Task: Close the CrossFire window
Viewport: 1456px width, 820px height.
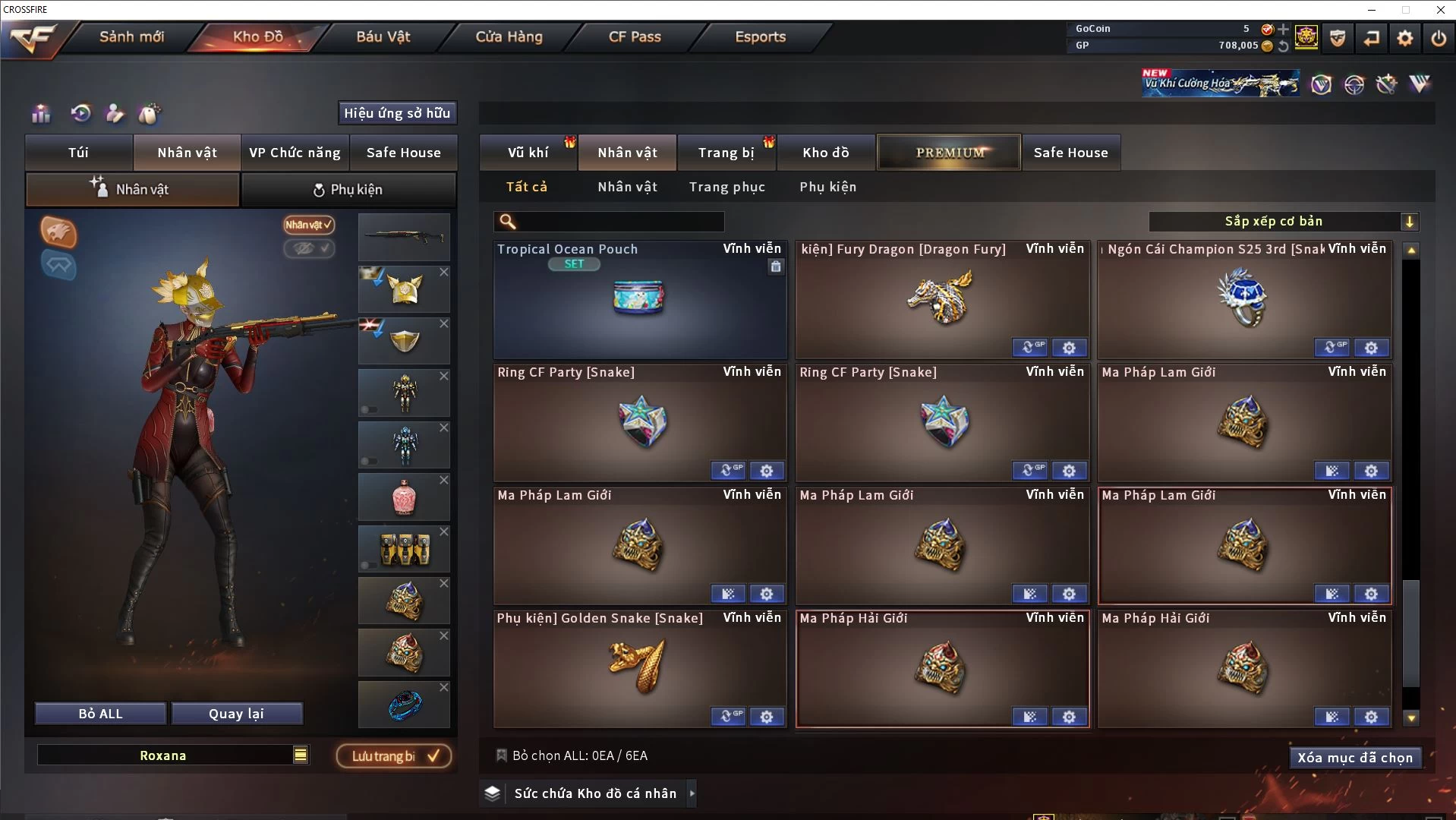Action: 1440,10
